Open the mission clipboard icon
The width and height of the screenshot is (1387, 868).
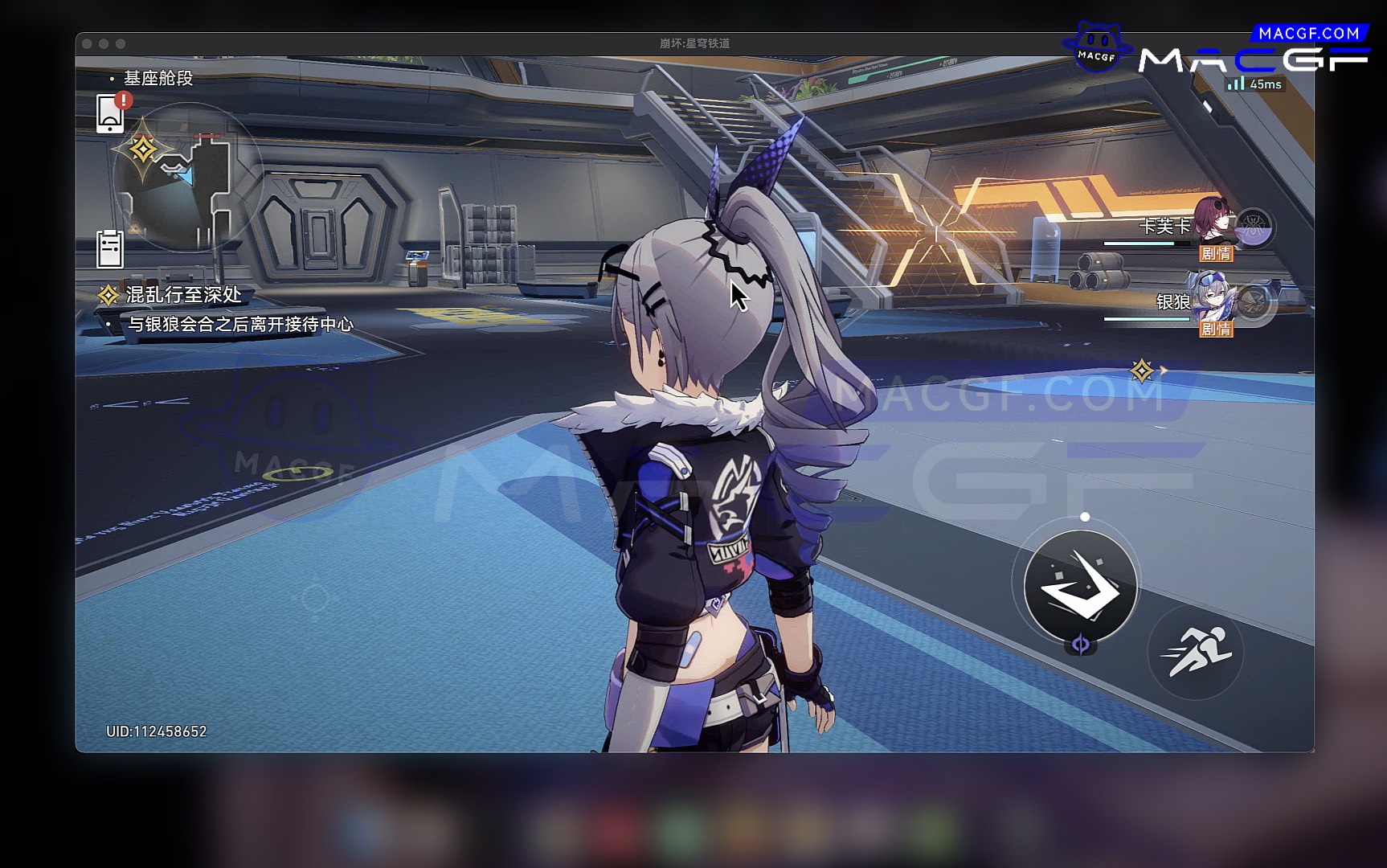click(x=110, y=248)
